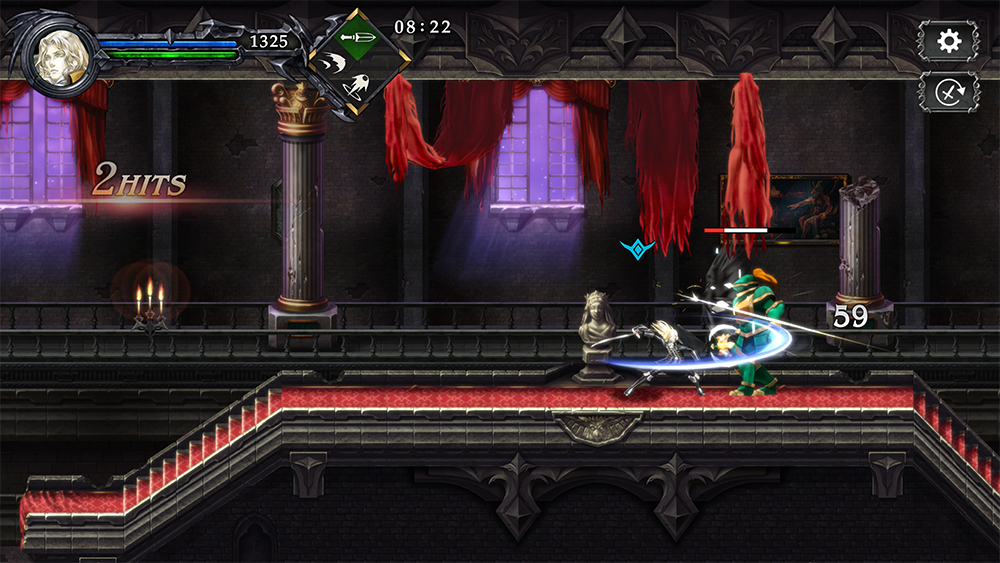The height and width of the screenshot is (563, 1000).
Task: Open the gear settings menu
Action: tap(948, 40)
